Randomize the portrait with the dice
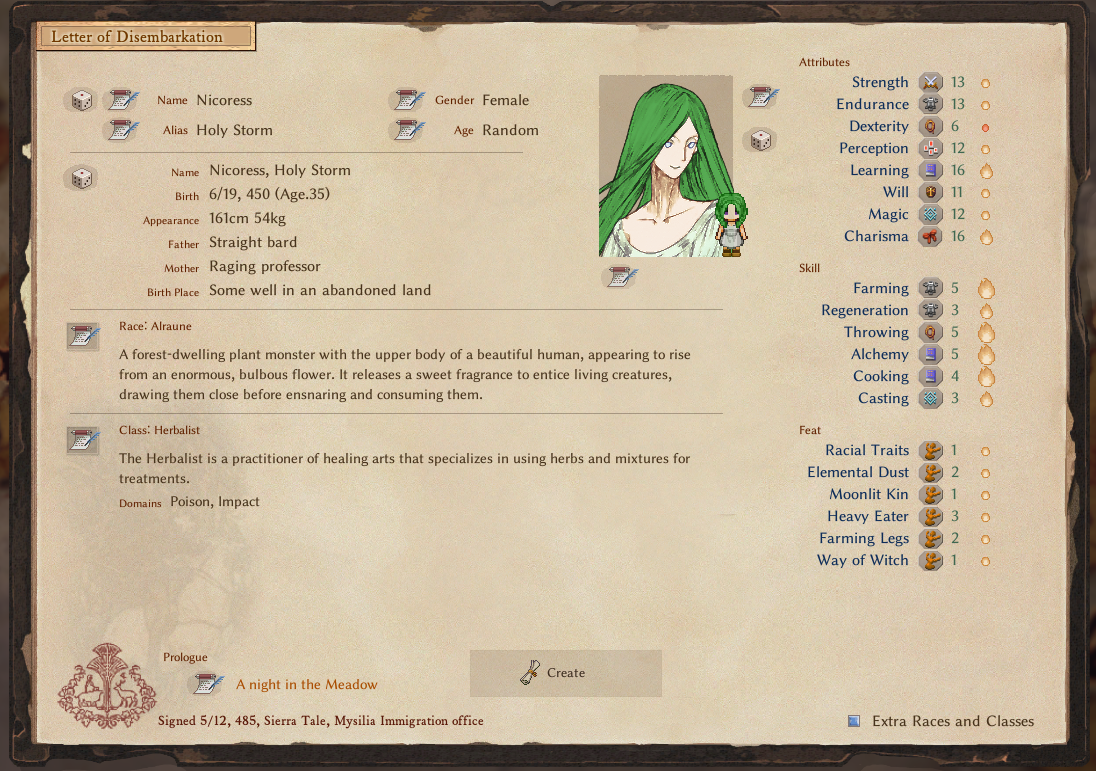 [x=760, y=140]
